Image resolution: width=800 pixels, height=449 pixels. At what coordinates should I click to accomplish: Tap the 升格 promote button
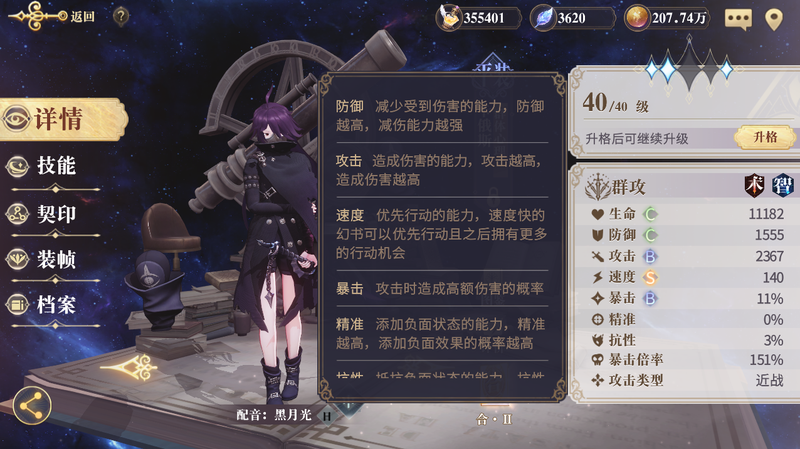765,137
